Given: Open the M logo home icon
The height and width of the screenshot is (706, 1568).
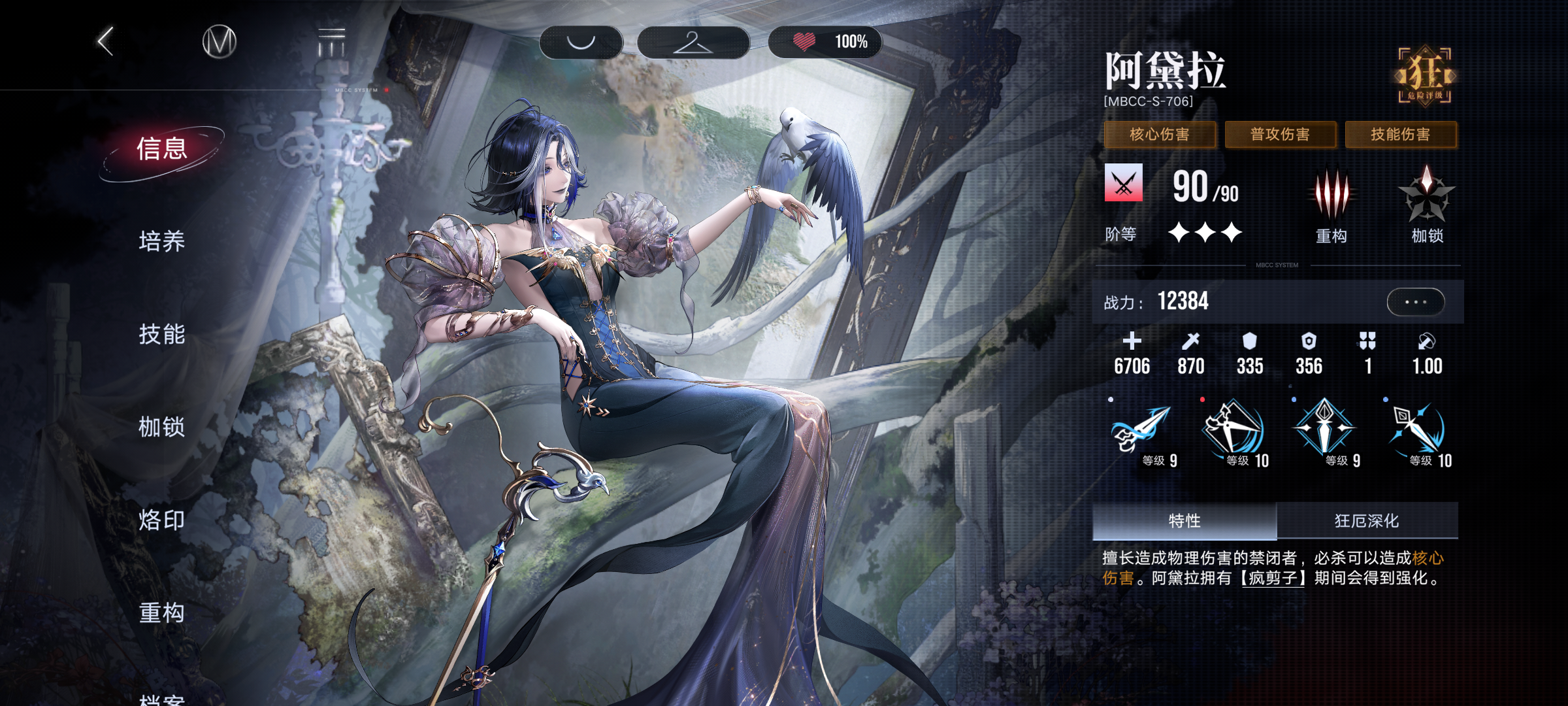Looking at the screenshot, I should click(x=219, y=42).
